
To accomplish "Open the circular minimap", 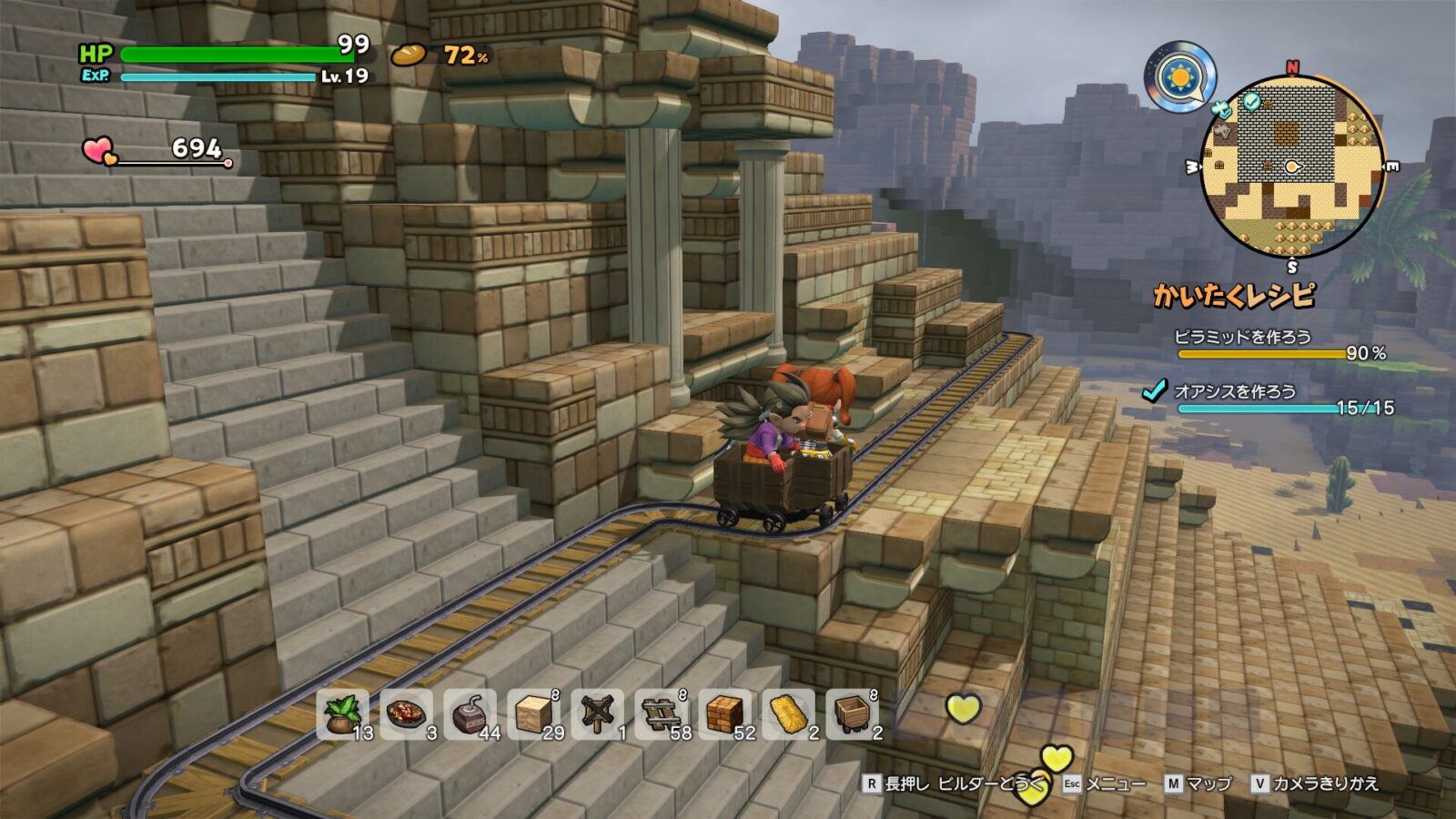I will tap(1292, 167).
